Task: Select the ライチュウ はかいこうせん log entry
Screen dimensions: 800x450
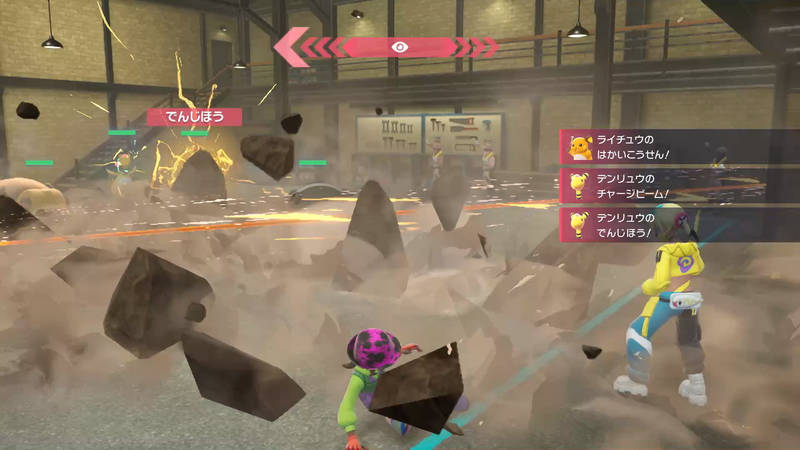Action: coord(676,147)
